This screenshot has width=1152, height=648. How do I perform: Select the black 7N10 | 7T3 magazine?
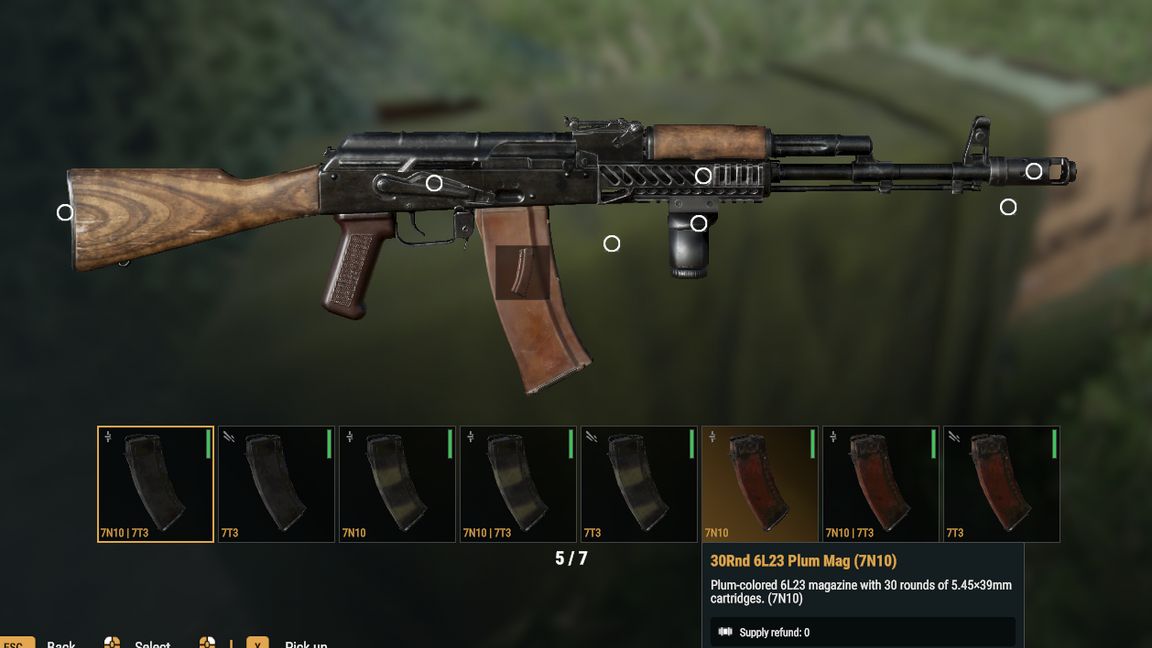click(155, 484)
